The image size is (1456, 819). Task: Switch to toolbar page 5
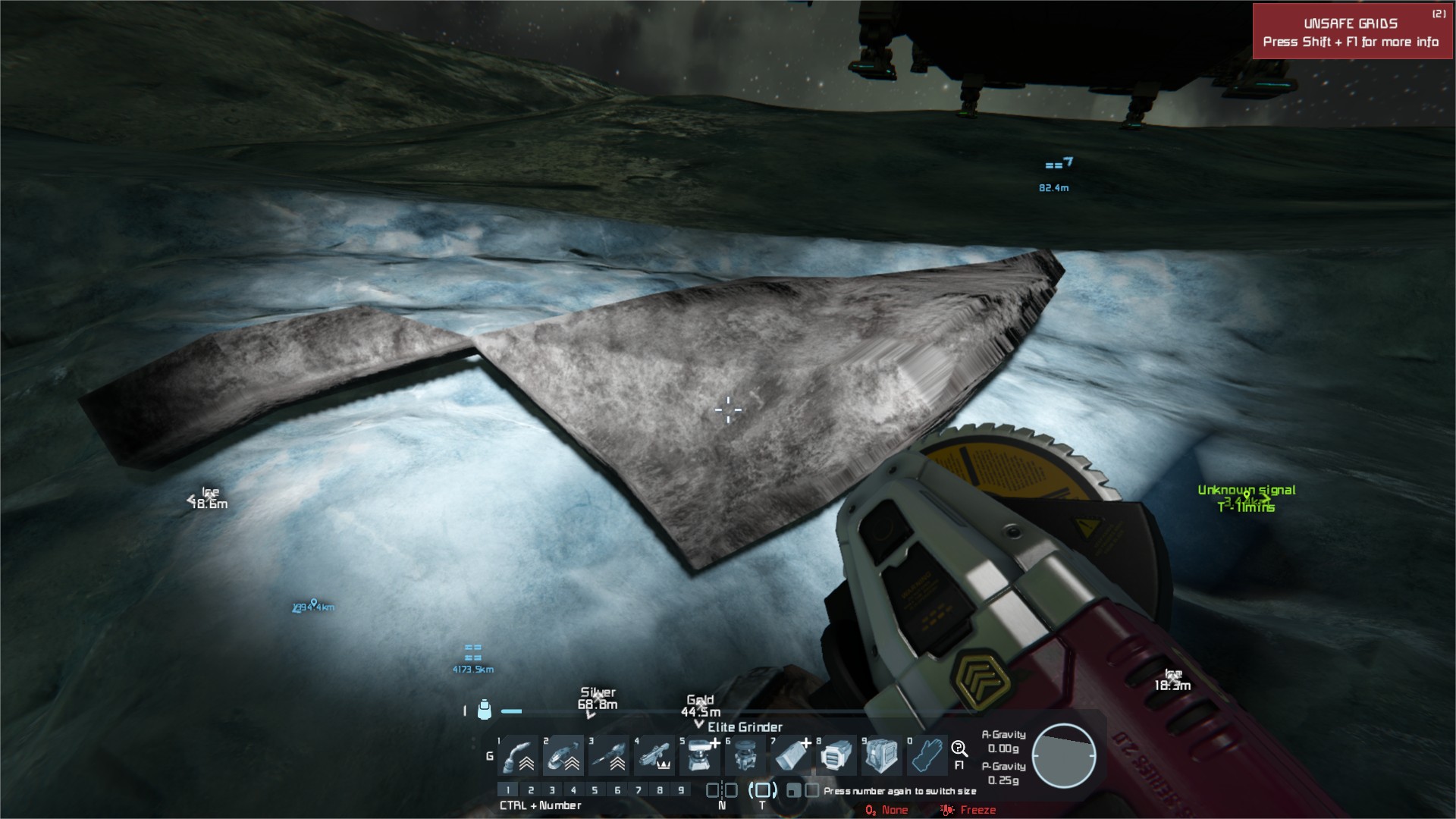pos(595,790)
